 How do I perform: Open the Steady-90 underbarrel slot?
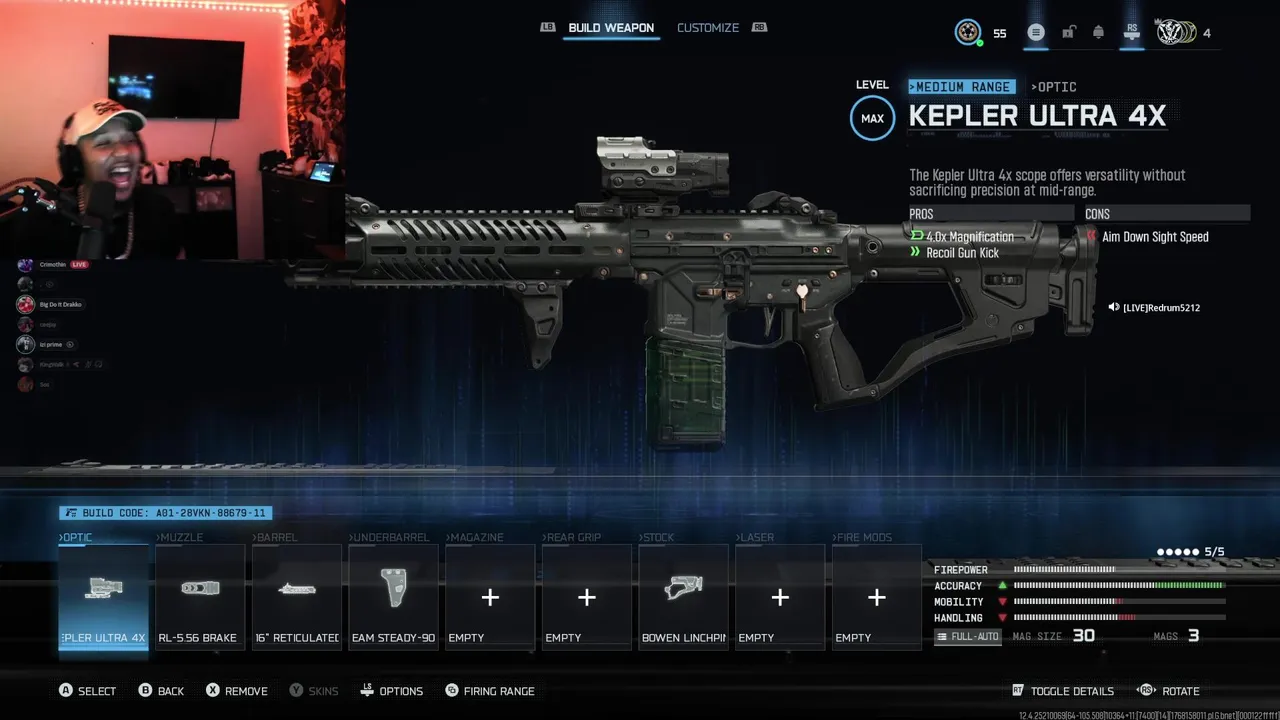pos(393,597)
